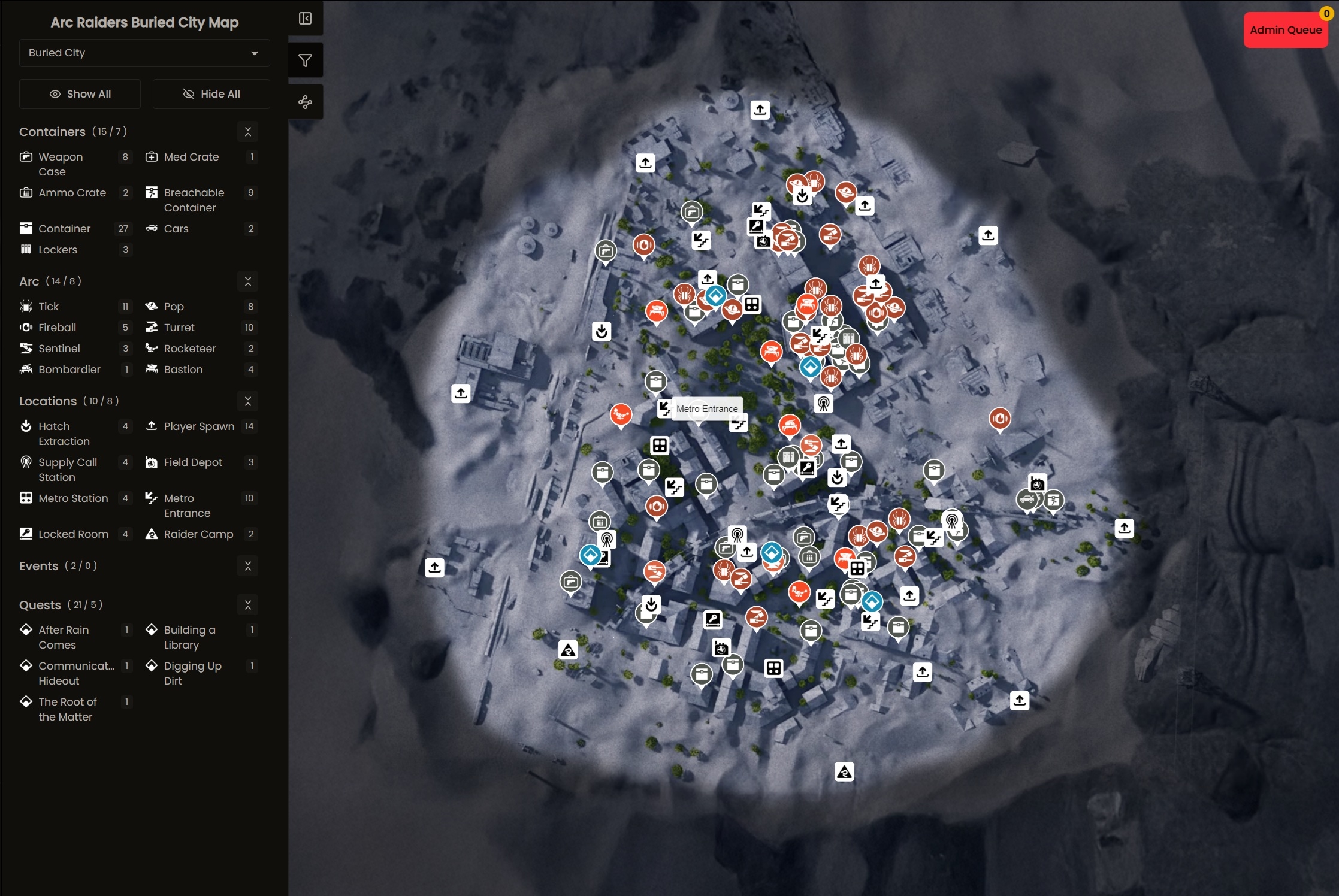The height and width of the screenshot is (896, 1339).
Task: Open the filters panel via funnel icon
Action: coord(305,60)
